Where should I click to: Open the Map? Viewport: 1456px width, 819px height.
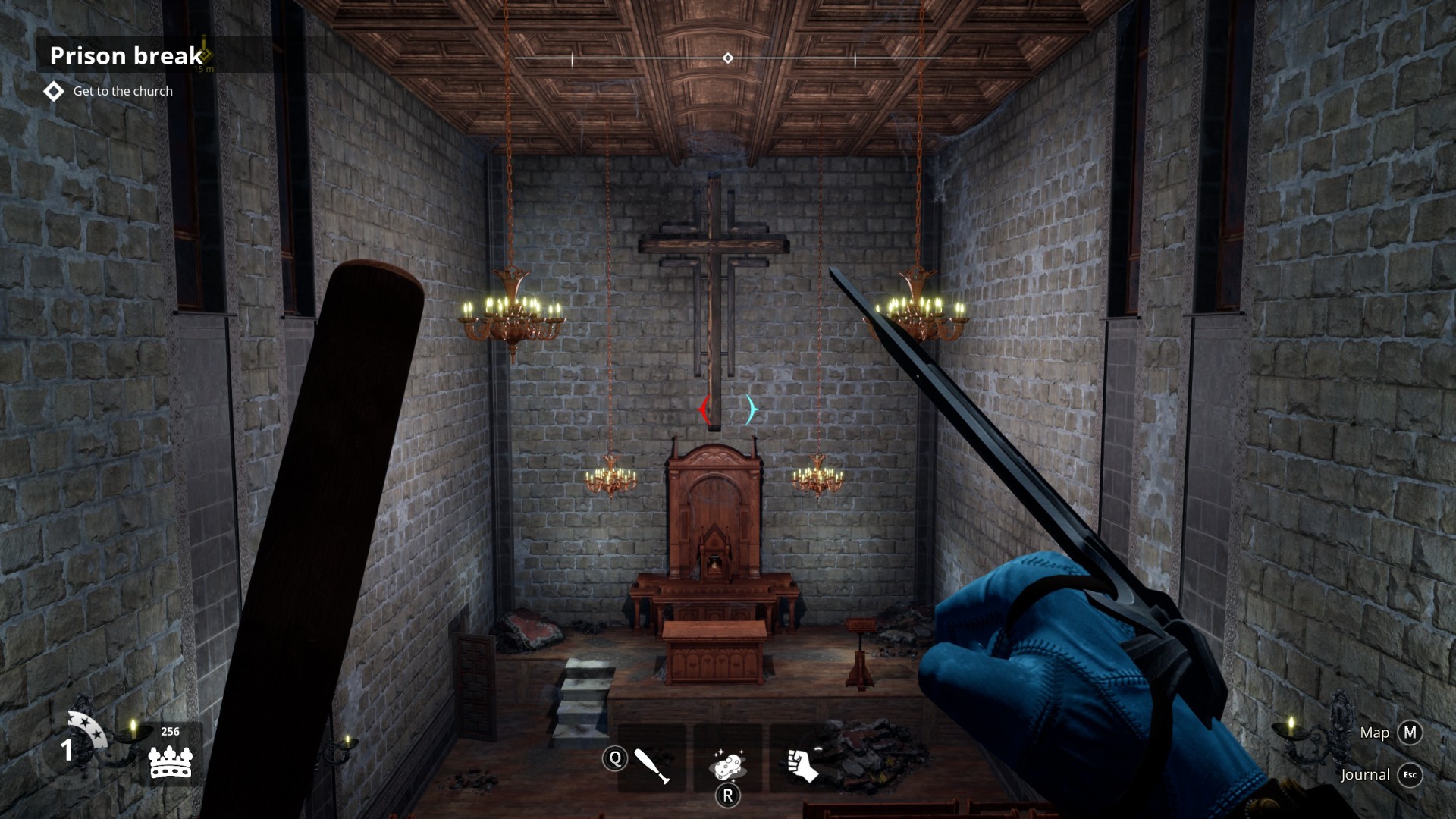point(1374,733)
